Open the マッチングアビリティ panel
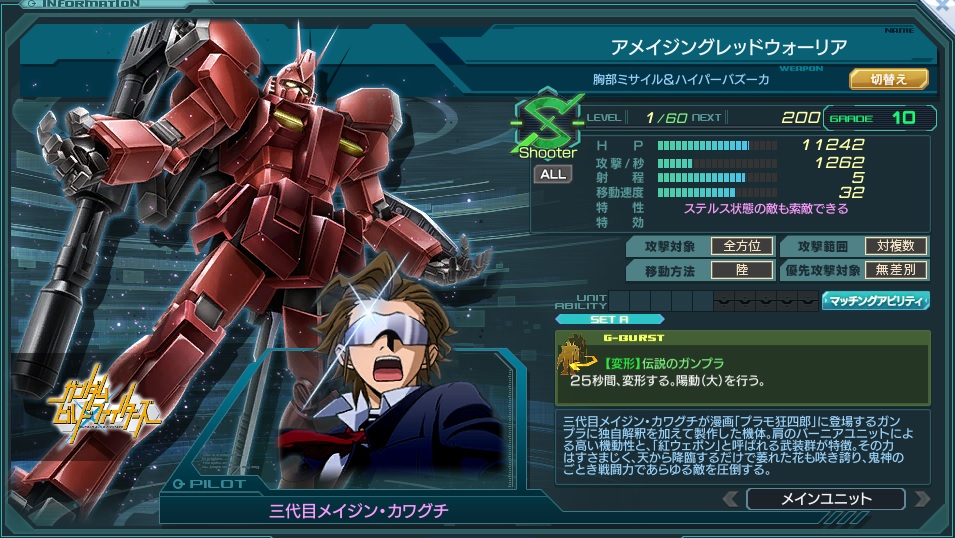Screen dimensions: 955x538 coord(876,299)
